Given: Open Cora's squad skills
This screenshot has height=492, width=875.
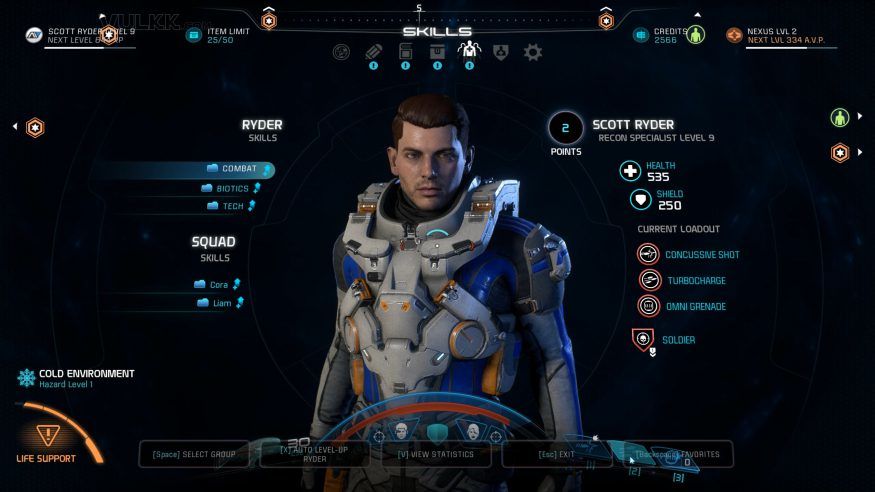Looking at the screenshot, I should 218,285.
